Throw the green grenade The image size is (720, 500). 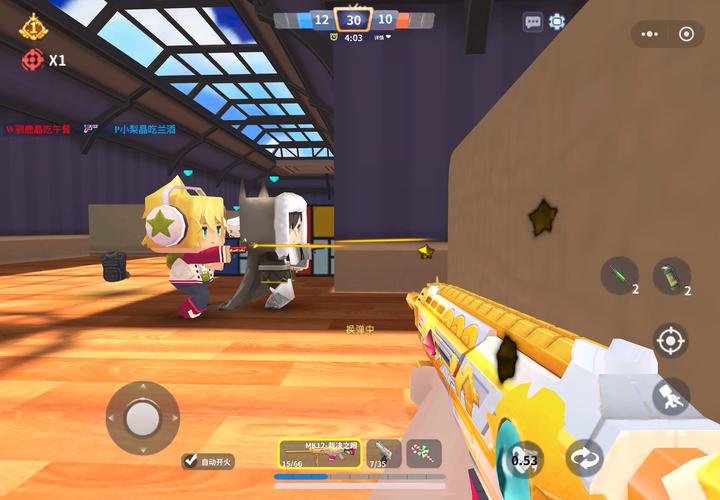[672, 275]
